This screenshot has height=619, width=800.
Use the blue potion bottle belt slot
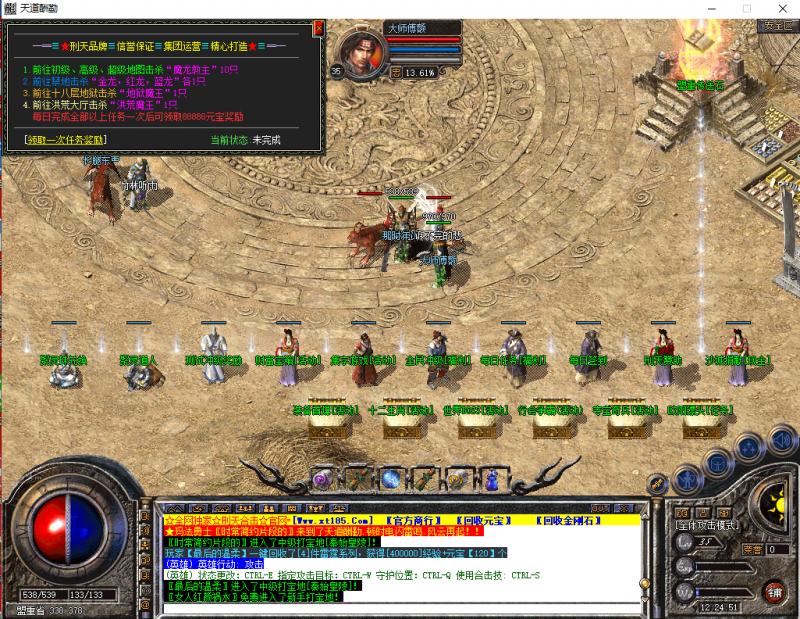[x=491, y=479]
